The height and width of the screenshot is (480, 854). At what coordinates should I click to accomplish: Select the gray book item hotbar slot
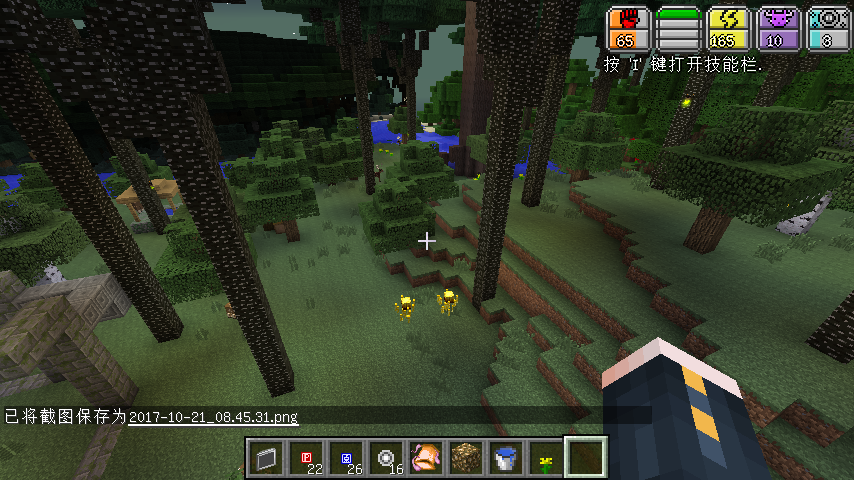tap(265, 458)
